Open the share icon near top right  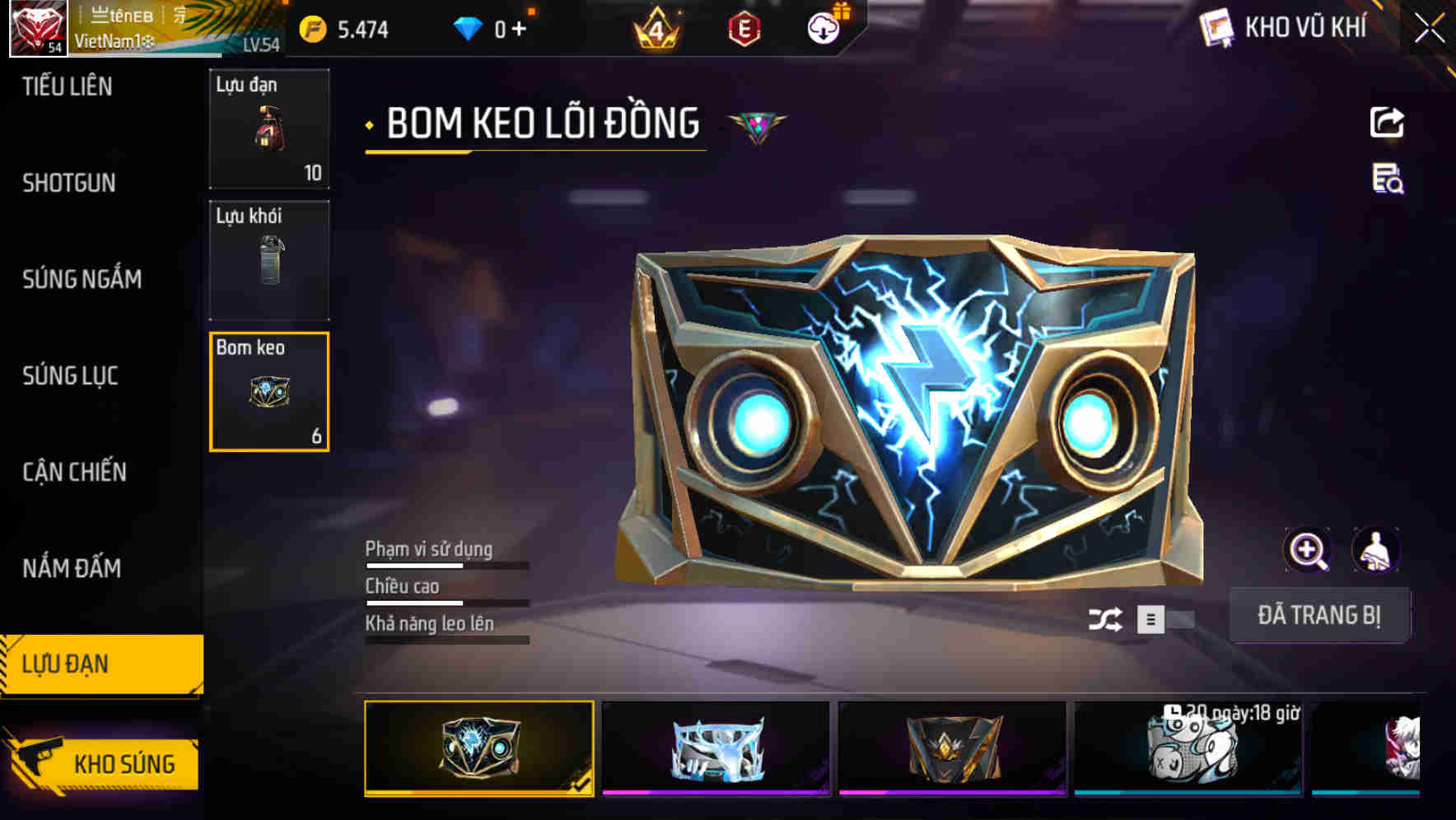click(1388, 122)
